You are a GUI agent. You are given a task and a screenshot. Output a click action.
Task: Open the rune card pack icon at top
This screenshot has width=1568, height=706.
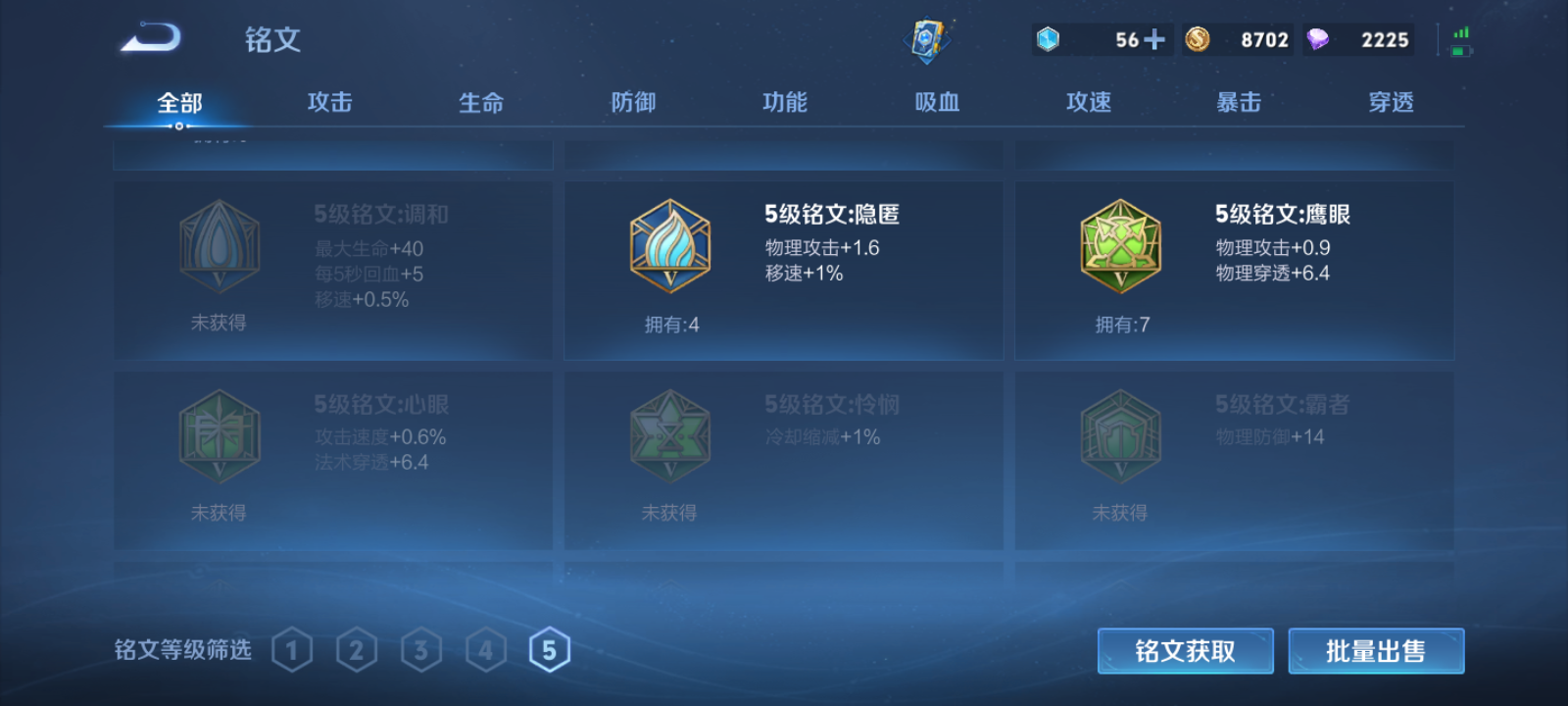[929, 37]
